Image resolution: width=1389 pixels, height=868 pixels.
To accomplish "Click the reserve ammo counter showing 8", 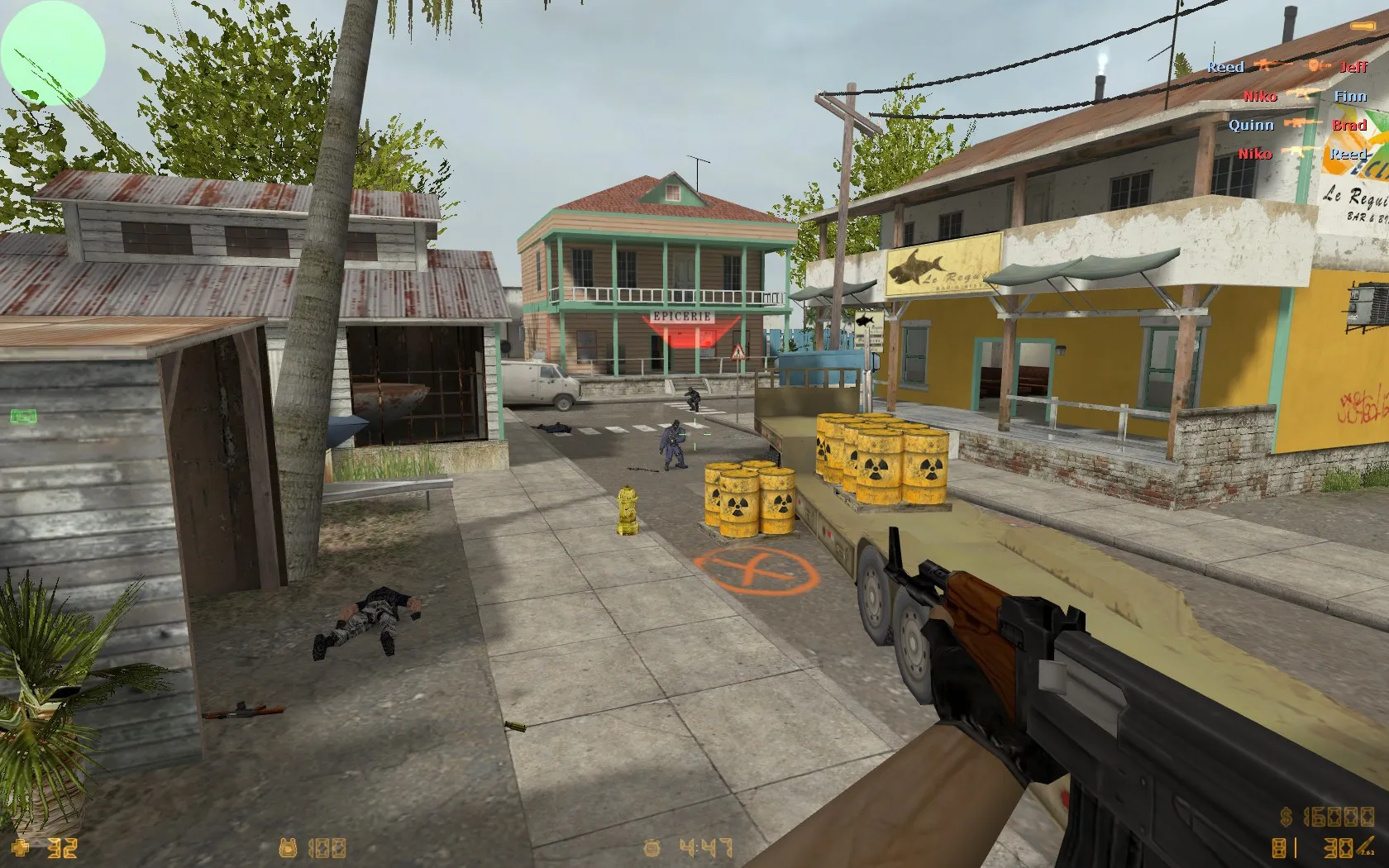I will [1278, 847].
